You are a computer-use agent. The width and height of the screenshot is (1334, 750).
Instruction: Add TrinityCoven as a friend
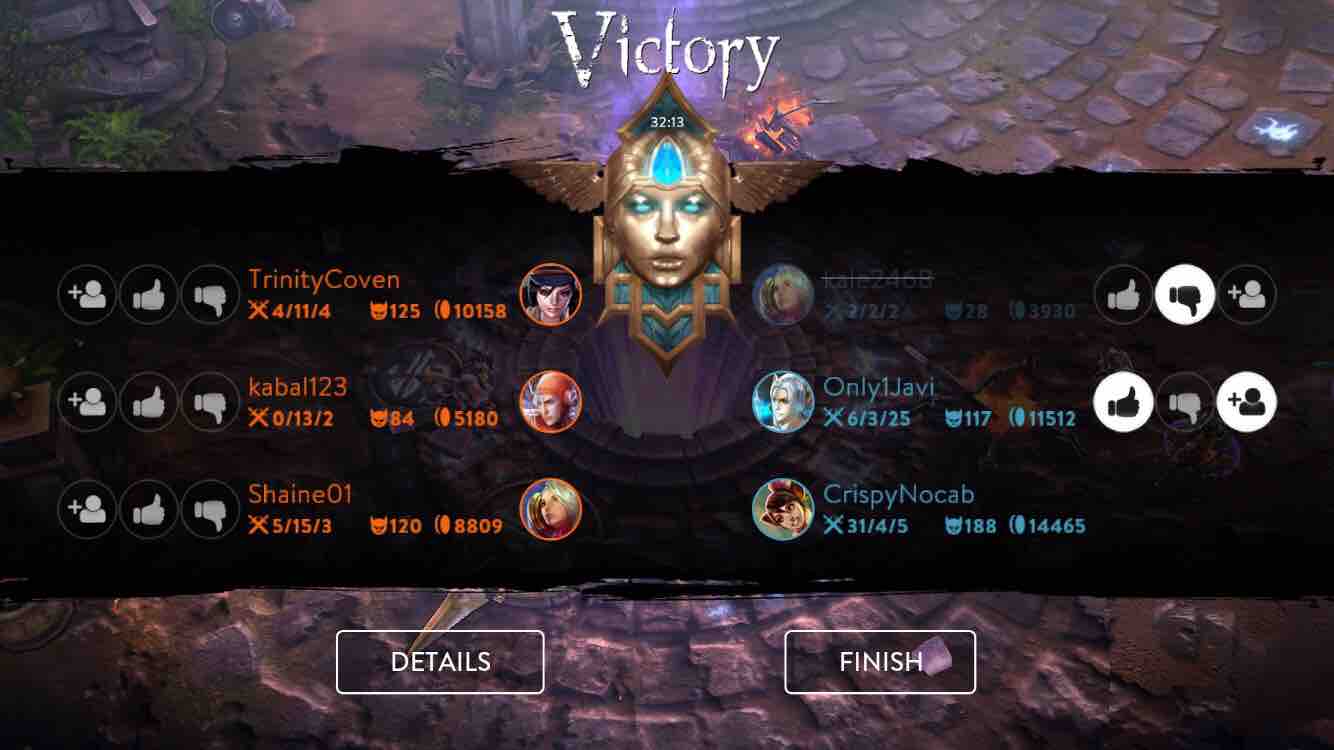pyautogui.click(x=87, y=294)
